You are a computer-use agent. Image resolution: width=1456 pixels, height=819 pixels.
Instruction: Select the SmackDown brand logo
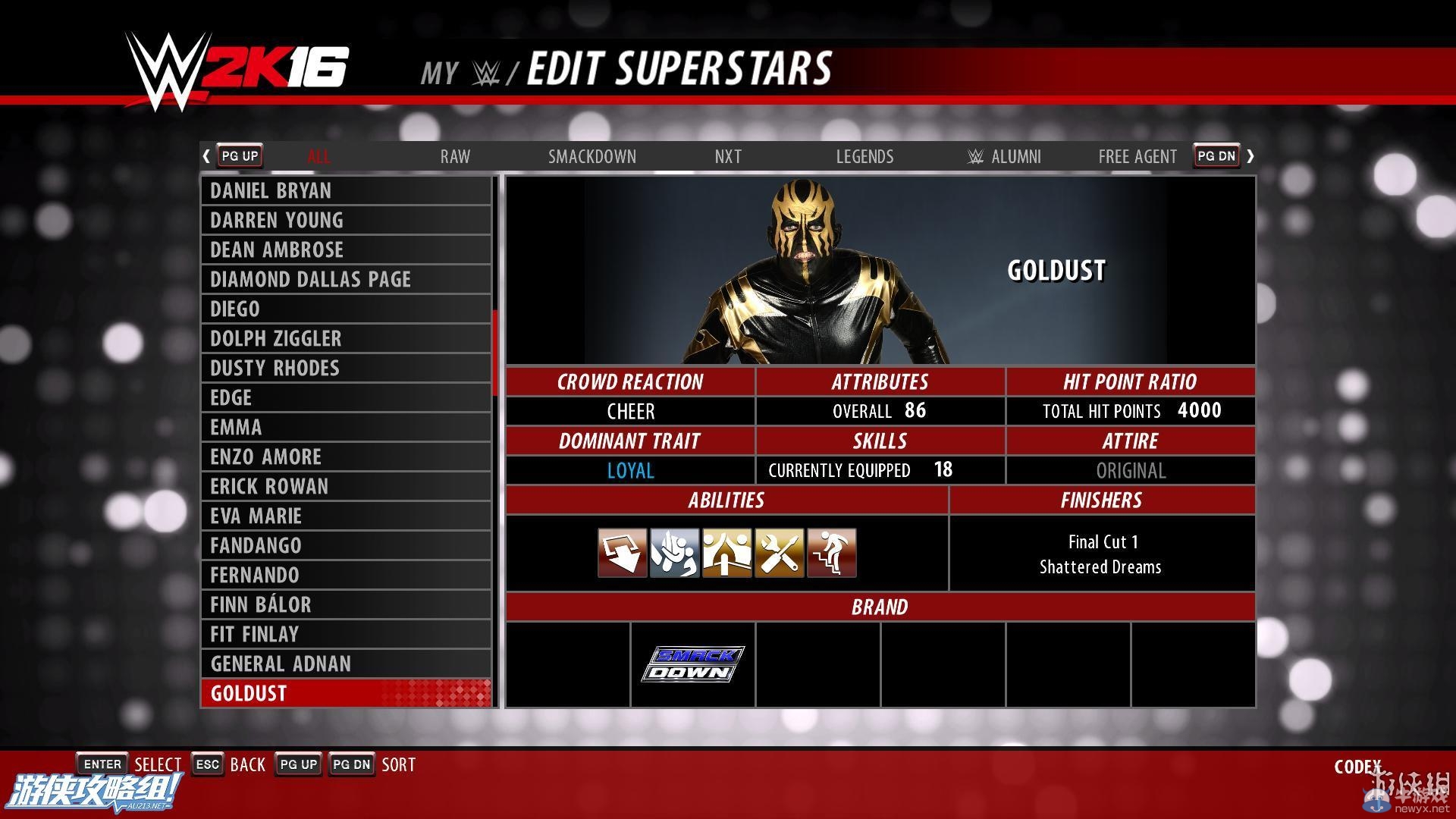click(x=694, y=662)
